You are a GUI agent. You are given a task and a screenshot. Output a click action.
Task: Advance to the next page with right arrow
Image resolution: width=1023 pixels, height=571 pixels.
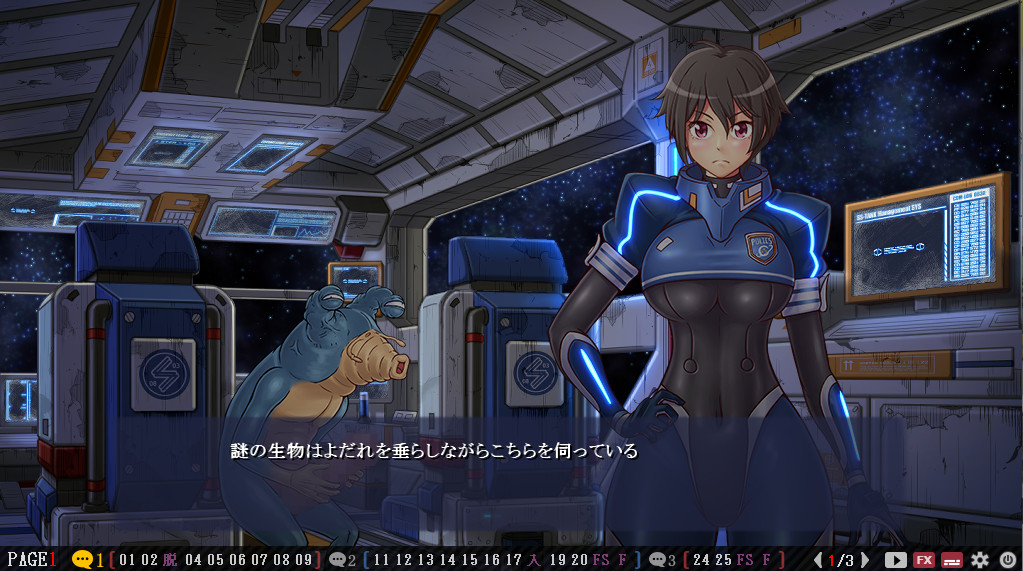click(x=865, y=560)
